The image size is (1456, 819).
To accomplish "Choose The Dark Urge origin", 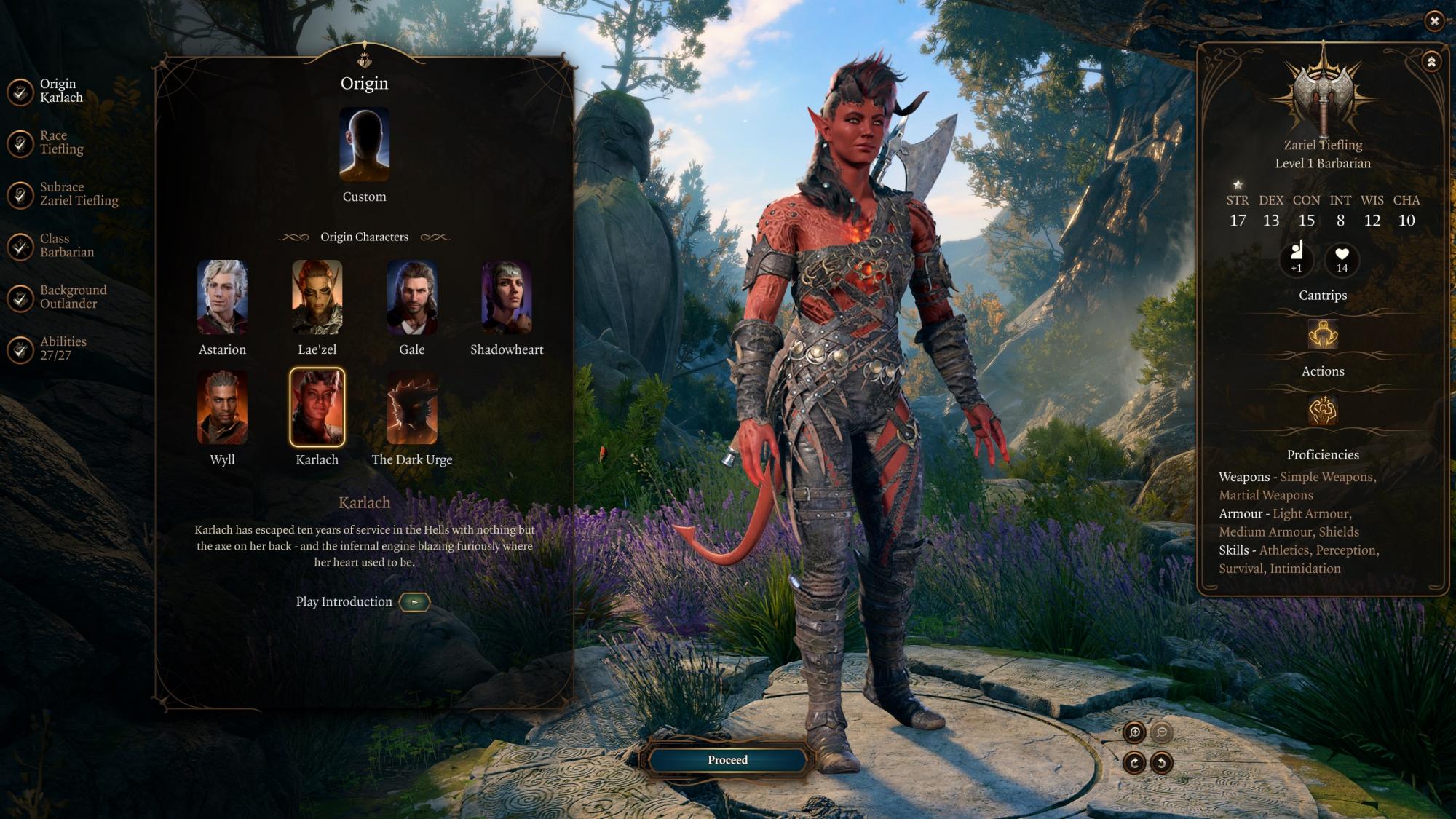I will point(411,408).
